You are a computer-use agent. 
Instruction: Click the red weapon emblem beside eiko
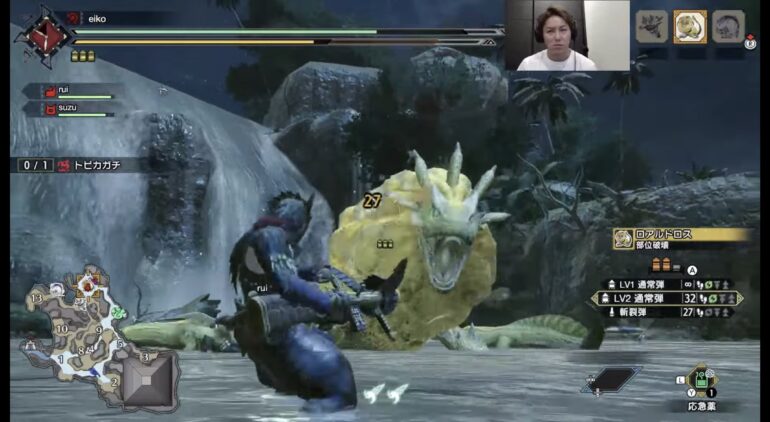[x=44, y=37]
